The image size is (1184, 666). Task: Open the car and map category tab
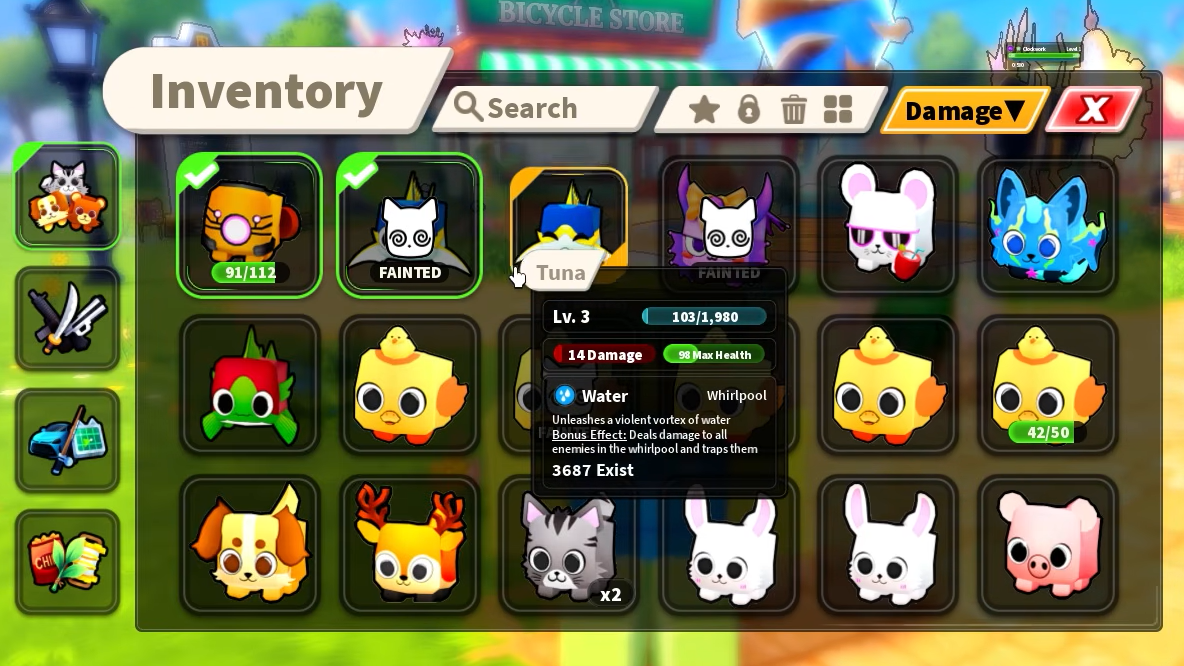coord(67,440)
